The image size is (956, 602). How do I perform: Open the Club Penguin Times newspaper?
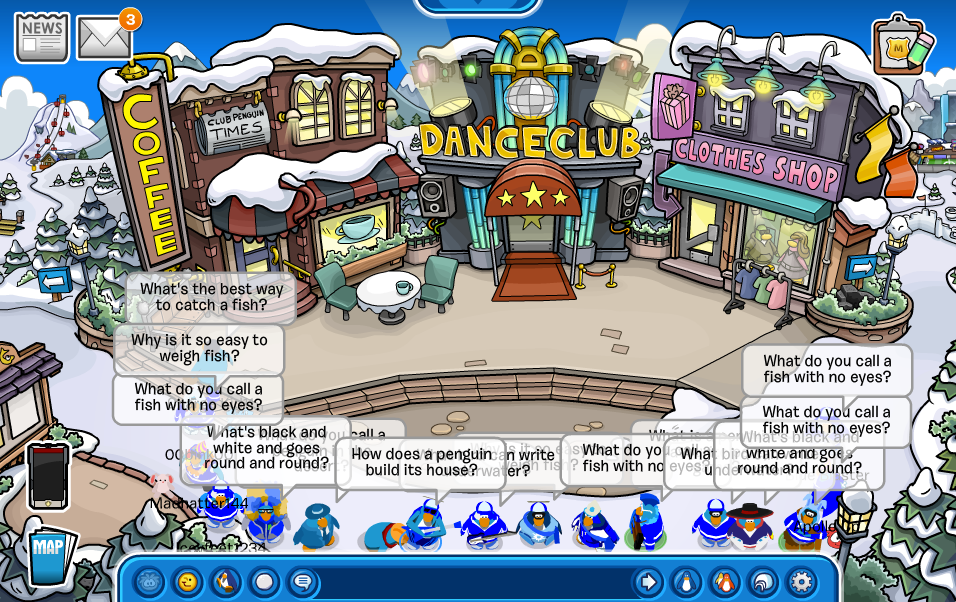coord(41,37)
